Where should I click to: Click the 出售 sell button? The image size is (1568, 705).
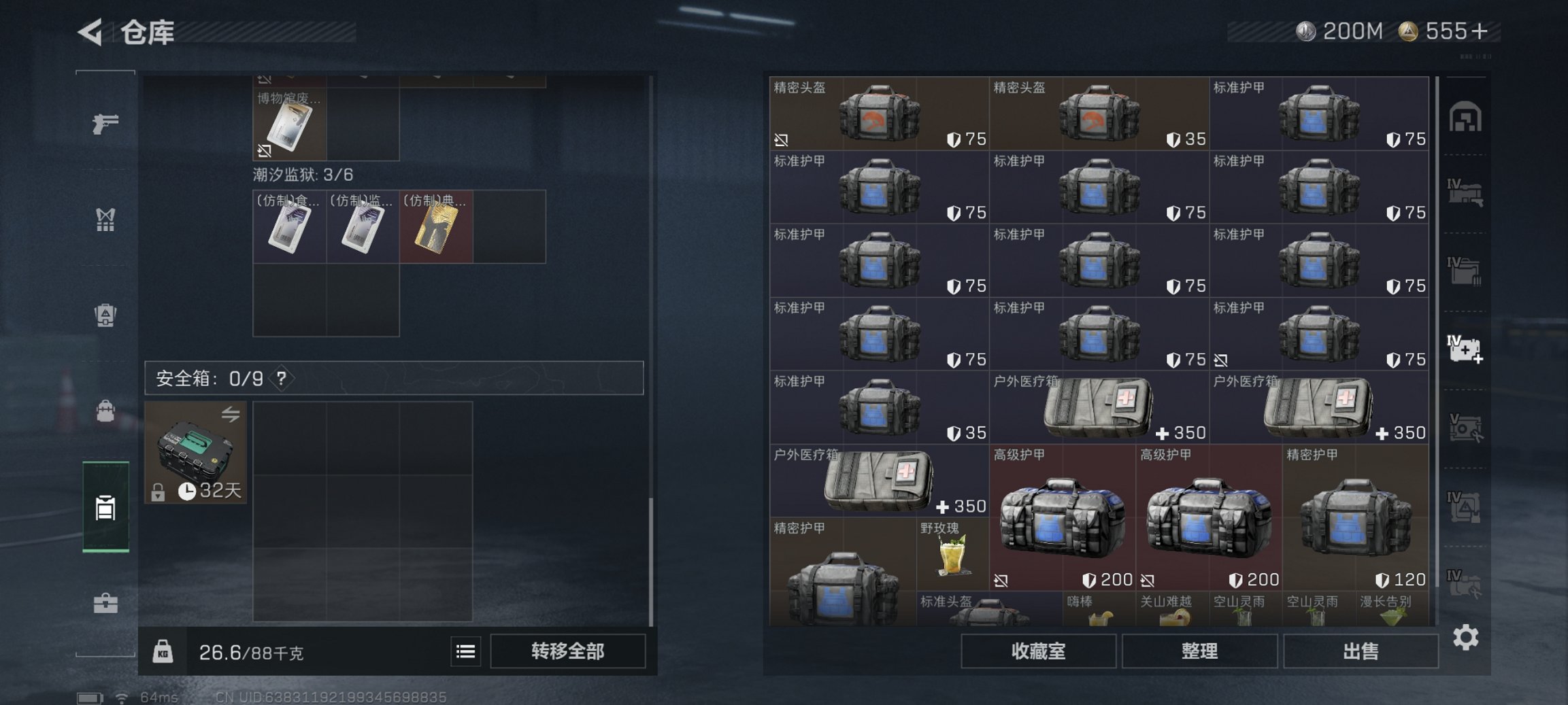pyautogui.click(x=1361, y=651)
